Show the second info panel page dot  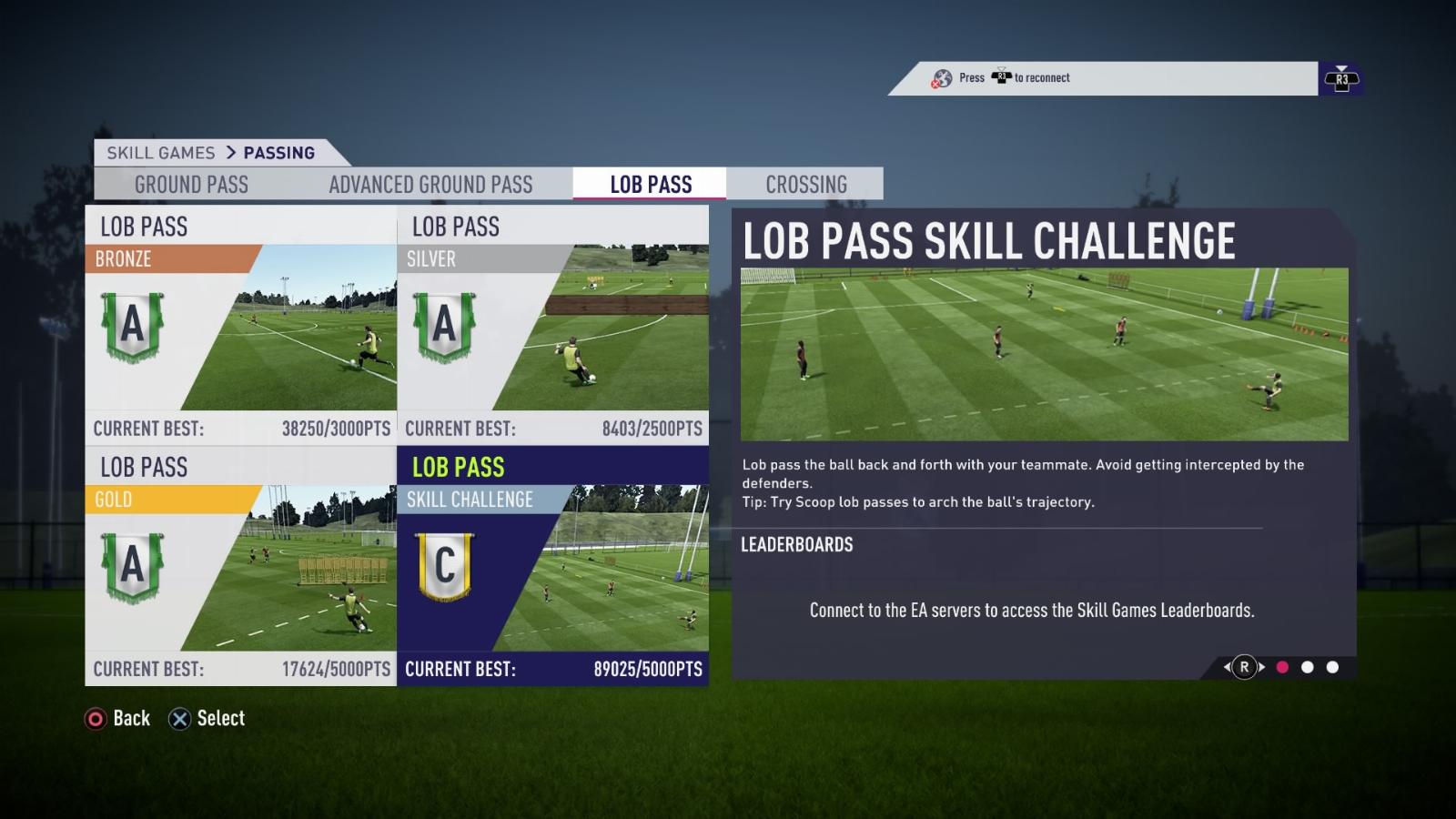(x=1308, y=667)
